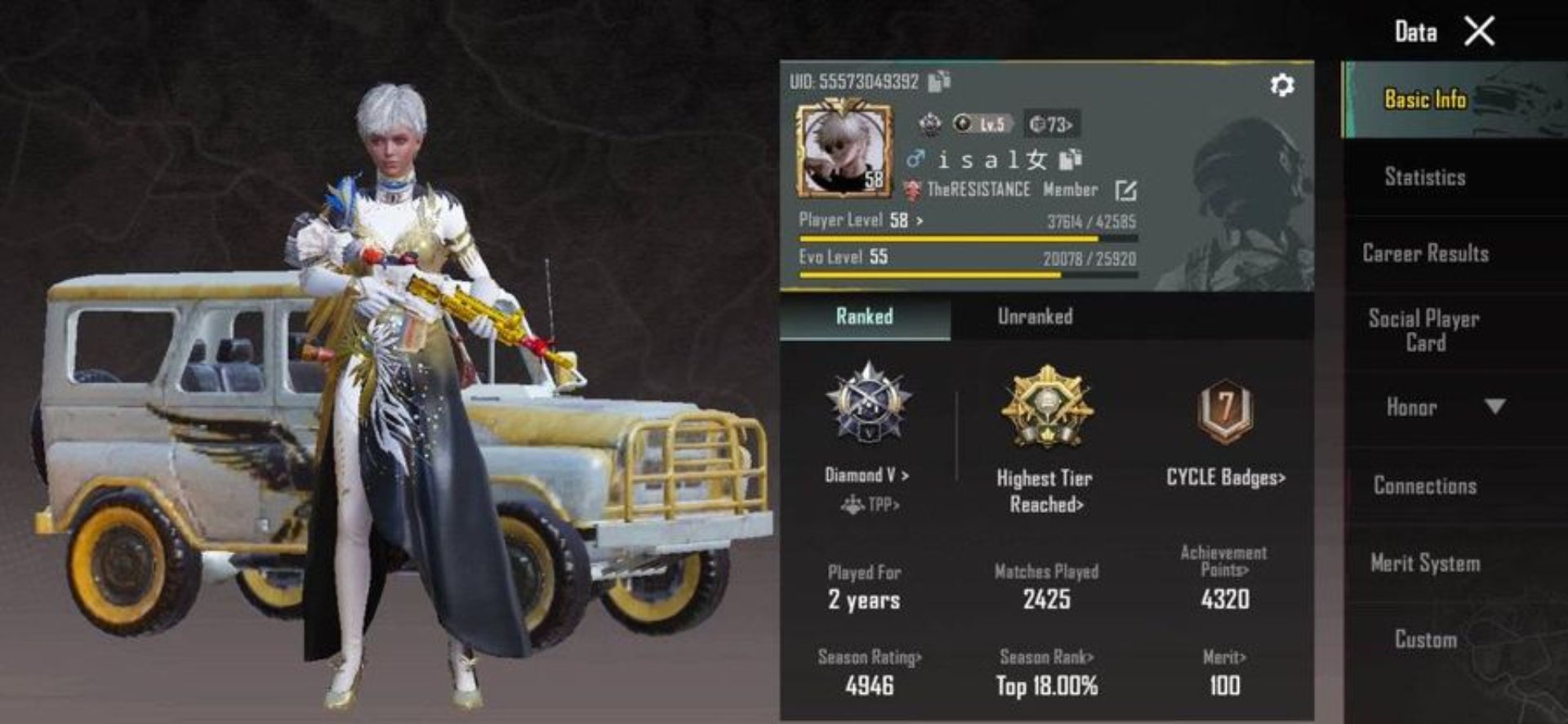Open the profile settings gear

point(1282,85)
